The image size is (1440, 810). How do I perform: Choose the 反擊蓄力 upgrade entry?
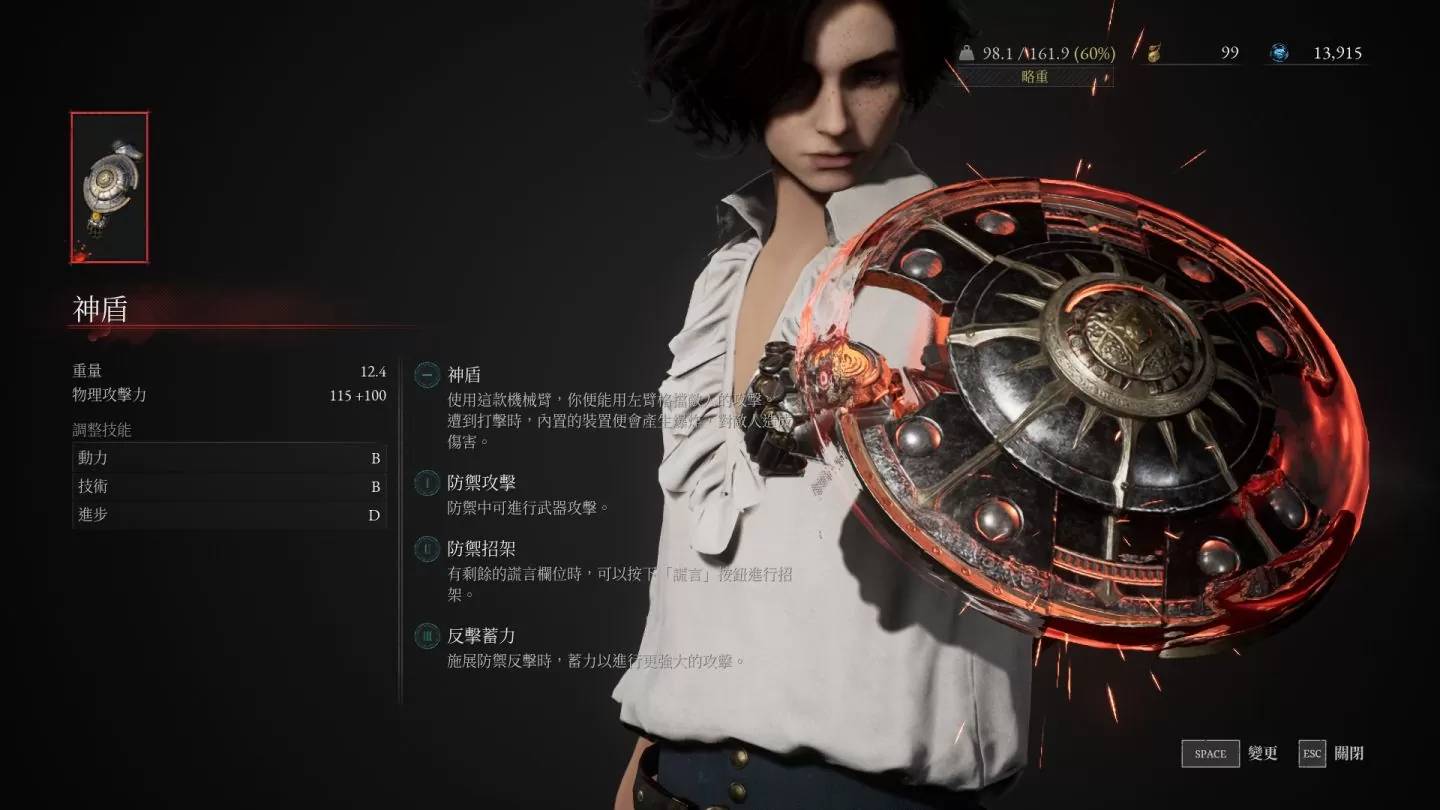coord(481,636)
